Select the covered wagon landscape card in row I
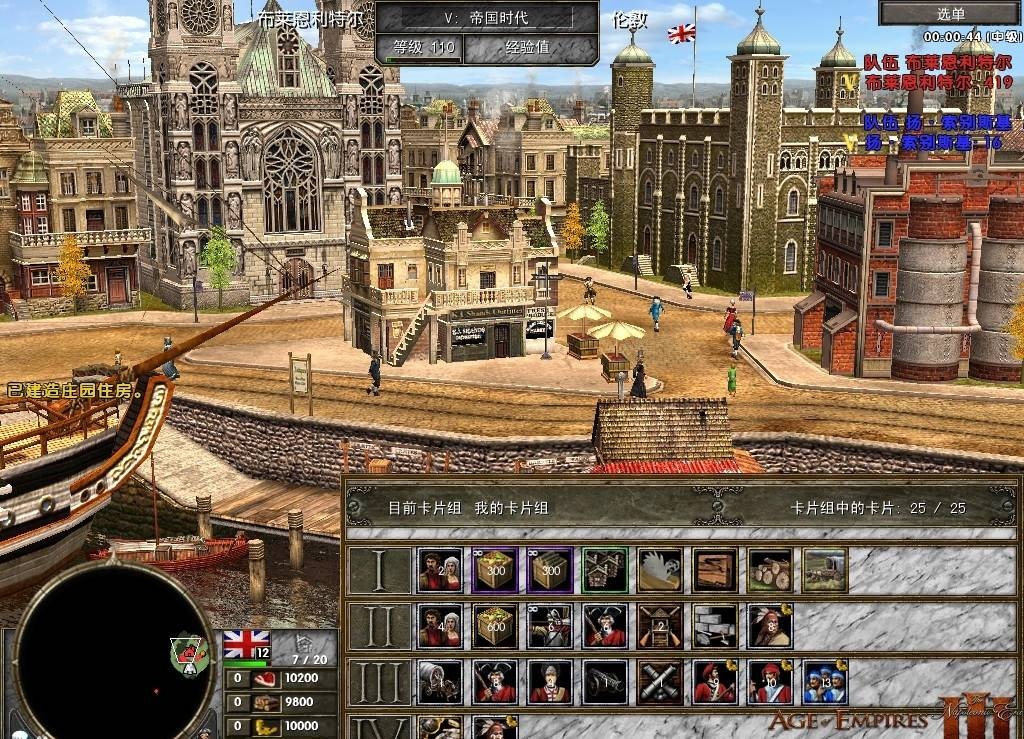The width and height of the screenshot is (1024, 739). 825,569
